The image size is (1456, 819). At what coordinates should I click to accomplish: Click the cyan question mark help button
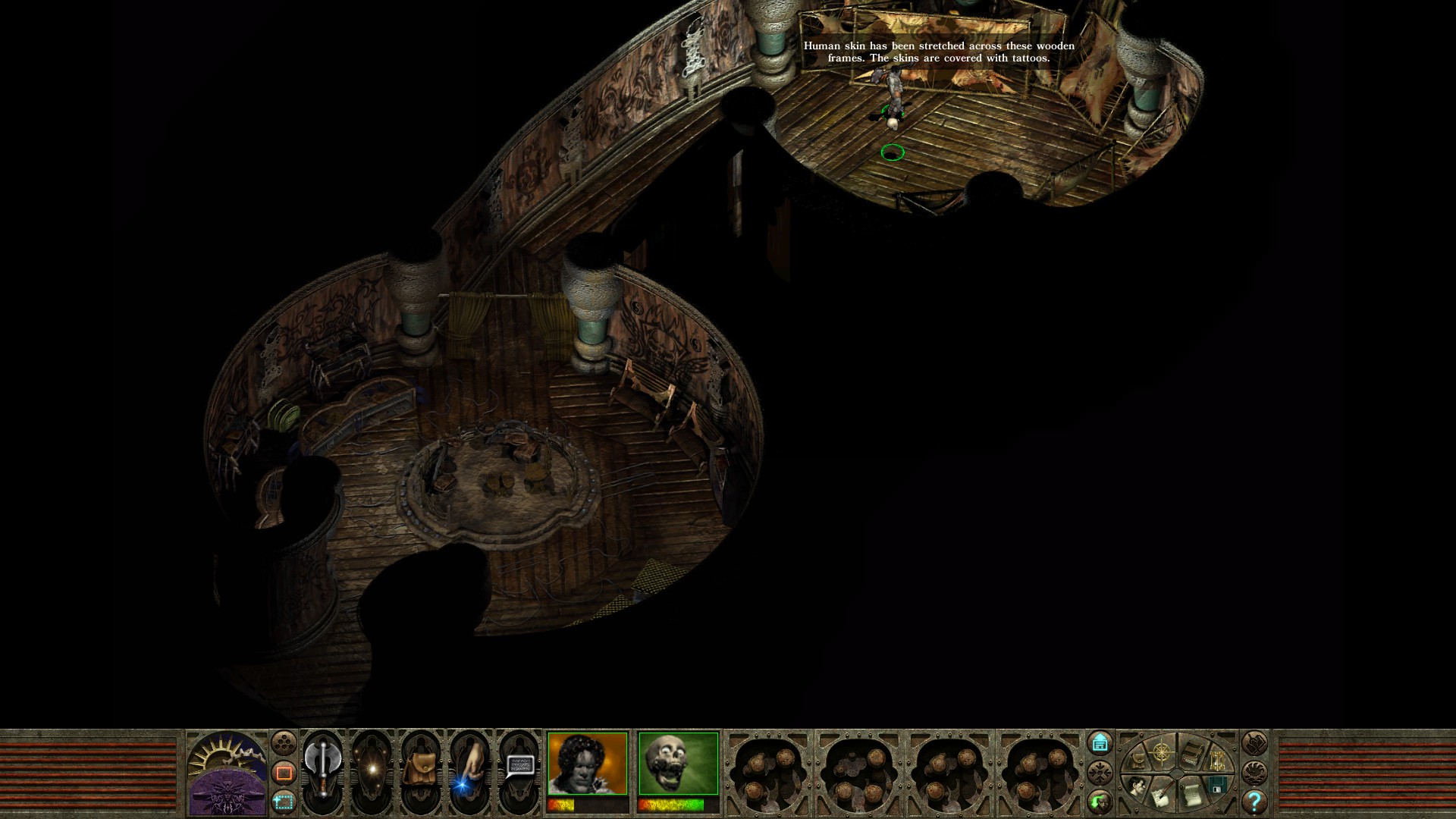1254,801
